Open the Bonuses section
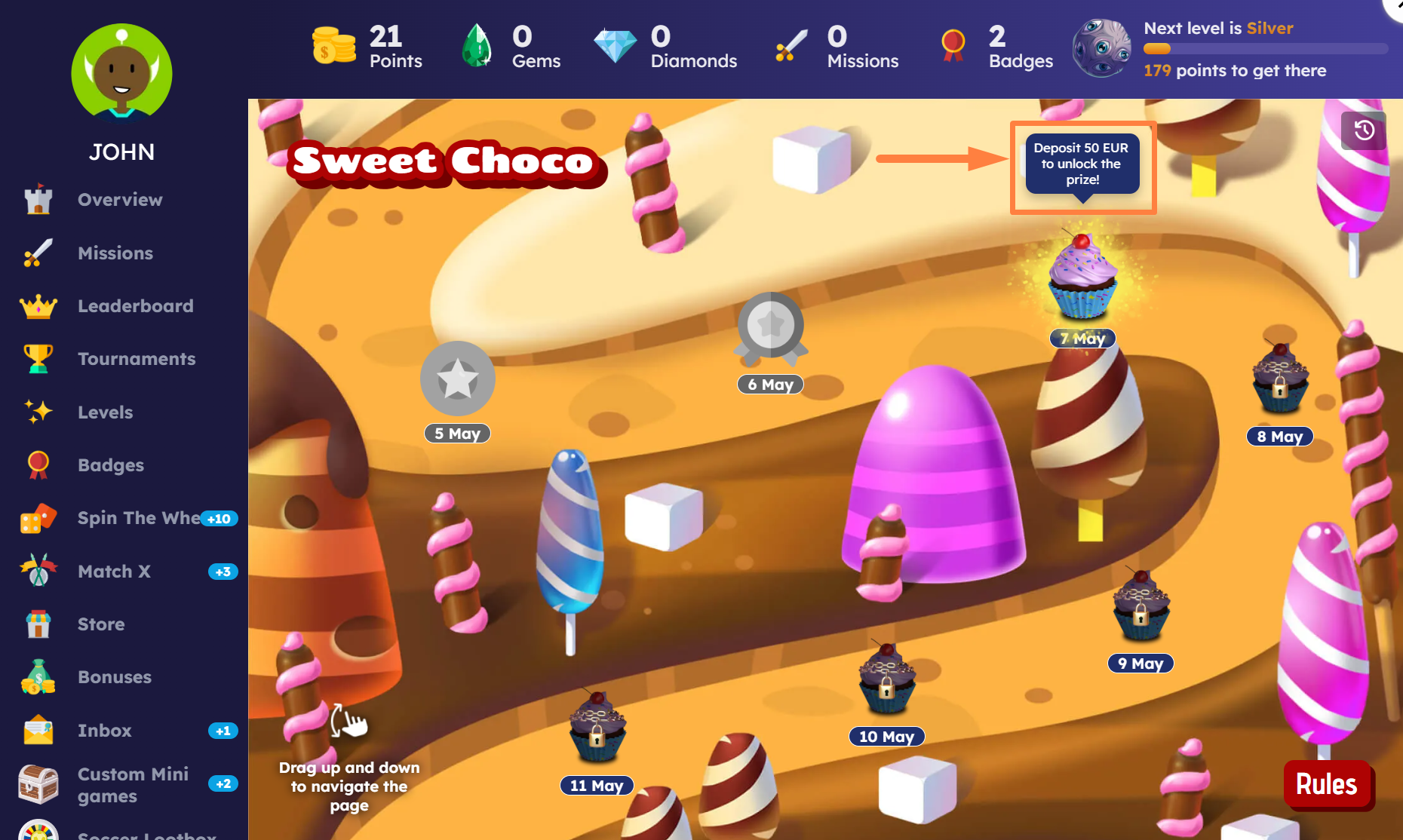The width and height of the screenshot is (1403, 840). (x=114, y=677)
